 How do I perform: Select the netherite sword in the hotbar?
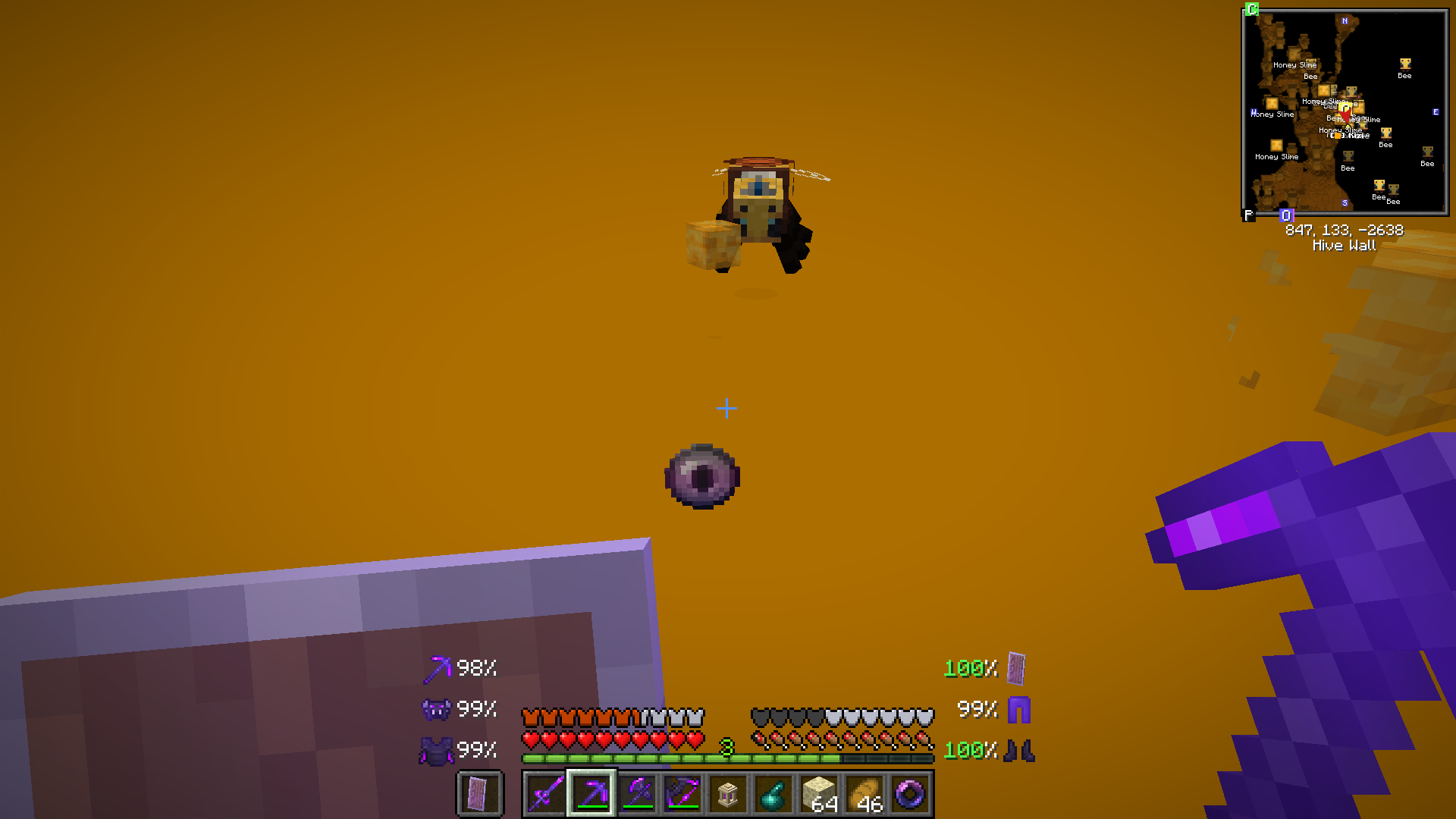544,793
